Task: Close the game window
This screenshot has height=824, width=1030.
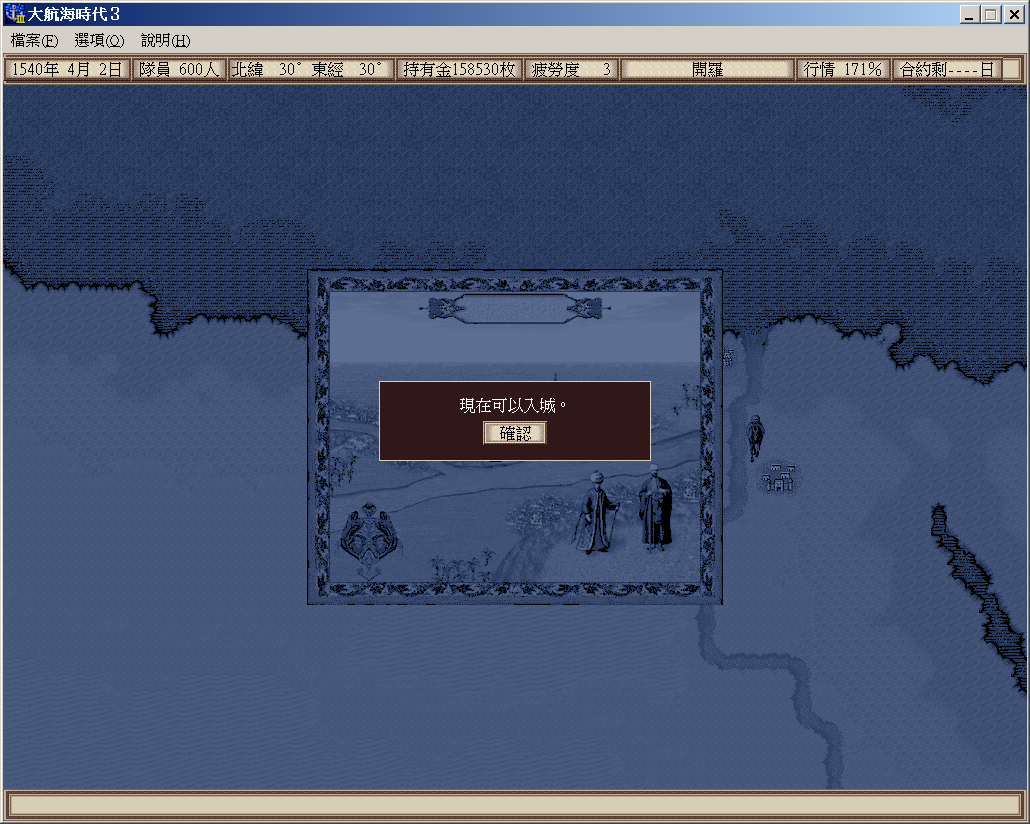Action: coord(1012,15)
